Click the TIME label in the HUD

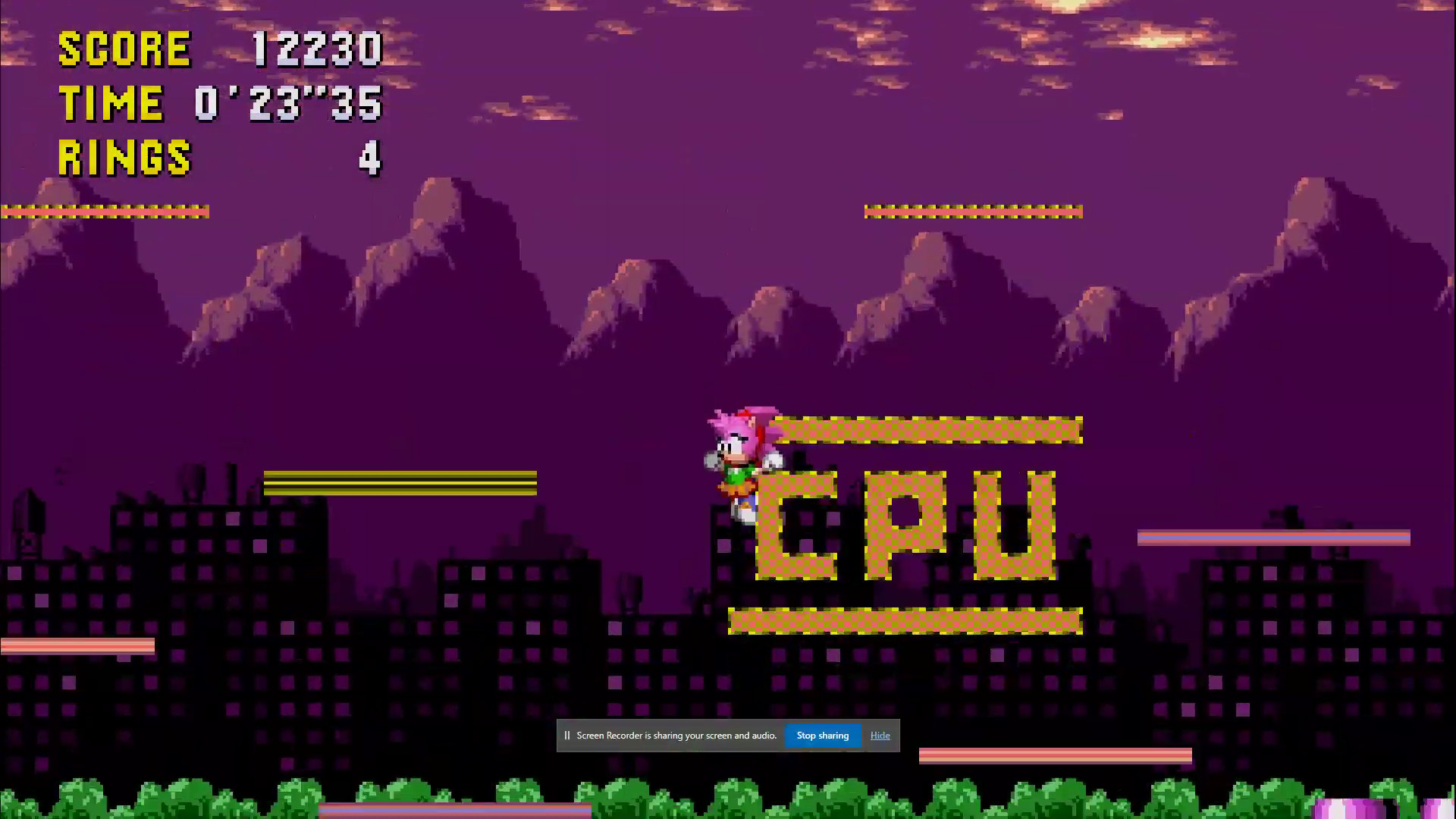111,103
